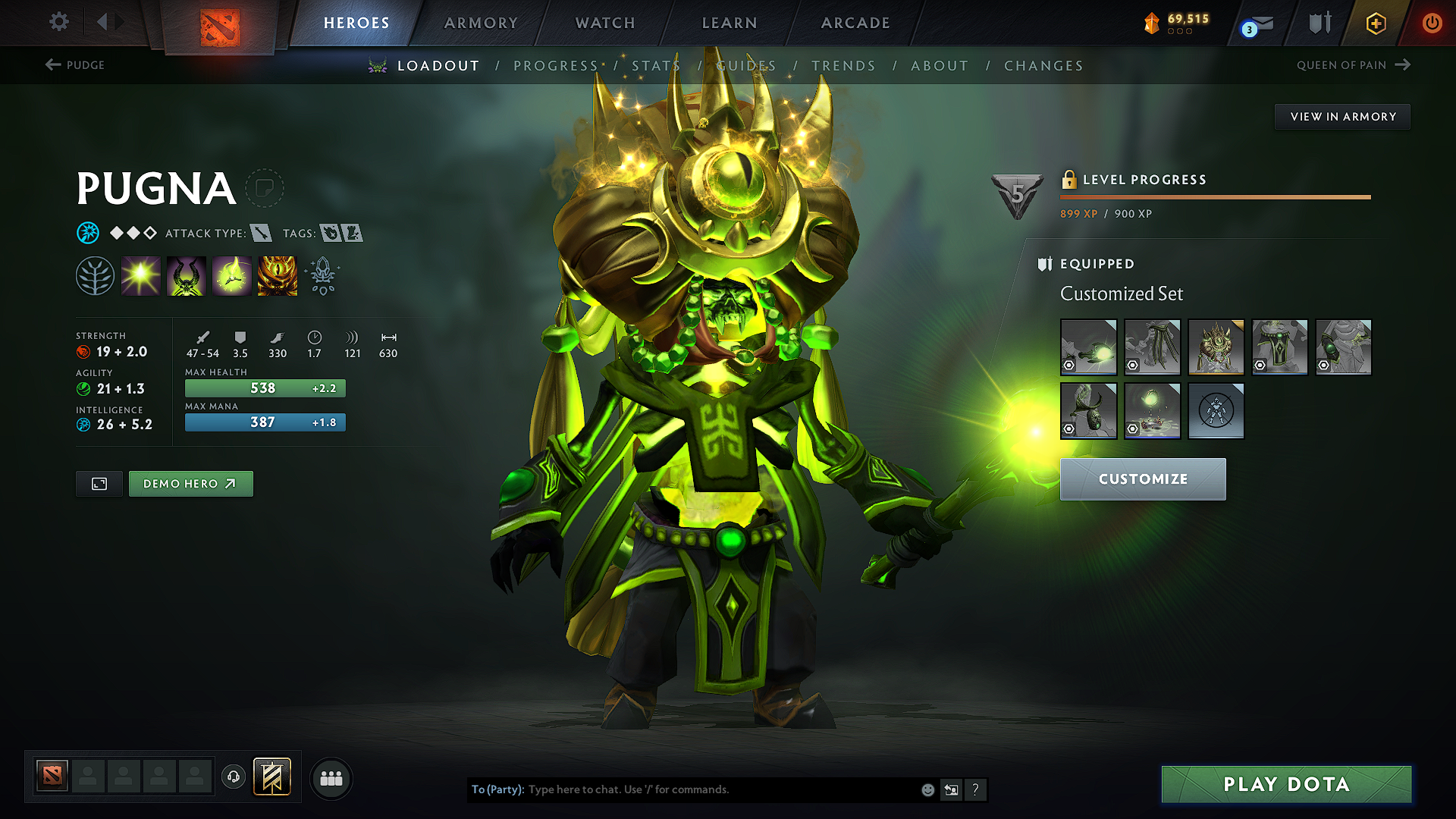
Task: Select the Nether Ward ability icon
Action: [x=231, y=275]
